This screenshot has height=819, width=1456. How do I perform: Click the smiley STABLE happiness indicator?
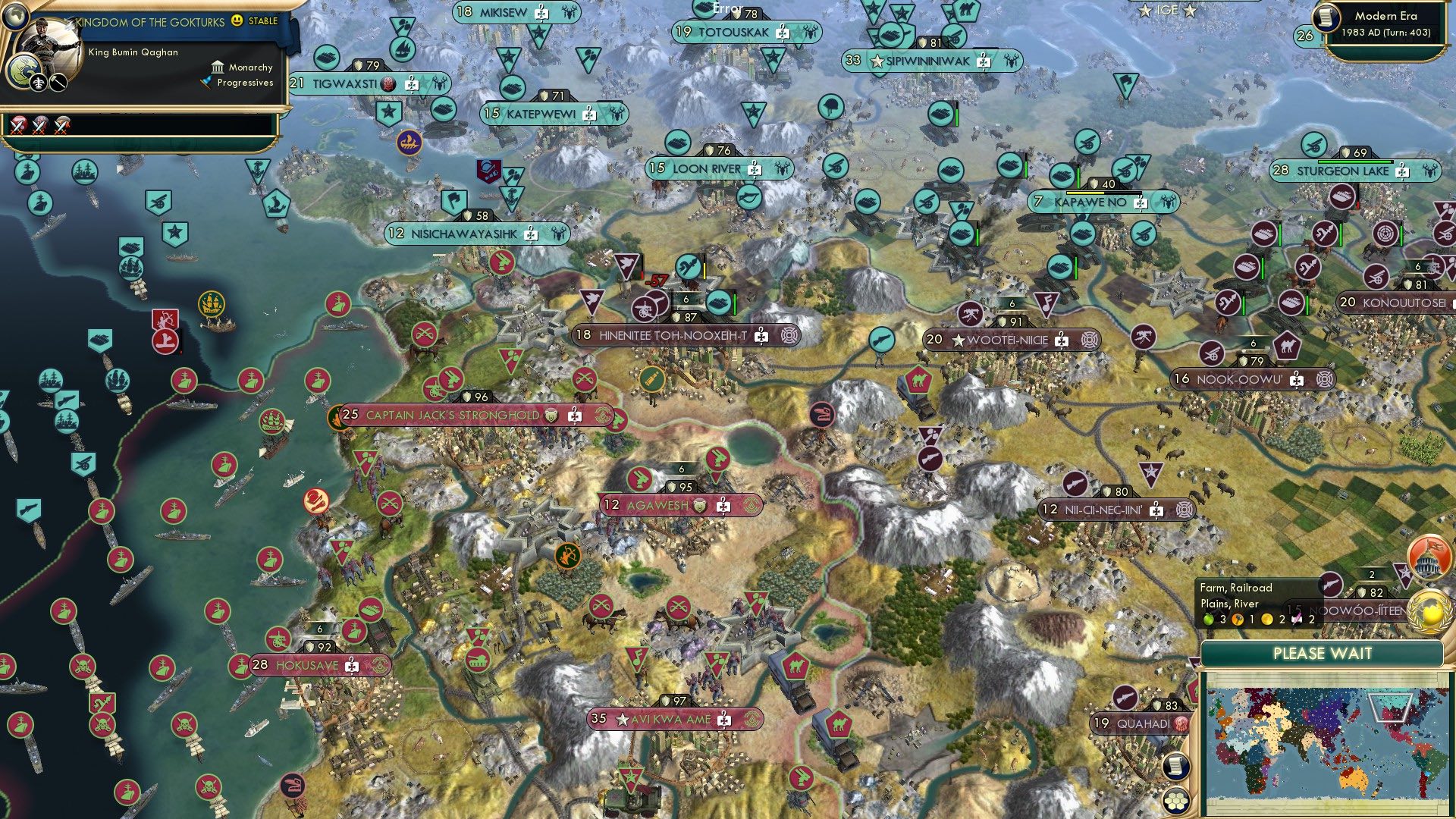pyautogui.click(x=237, y=22)
